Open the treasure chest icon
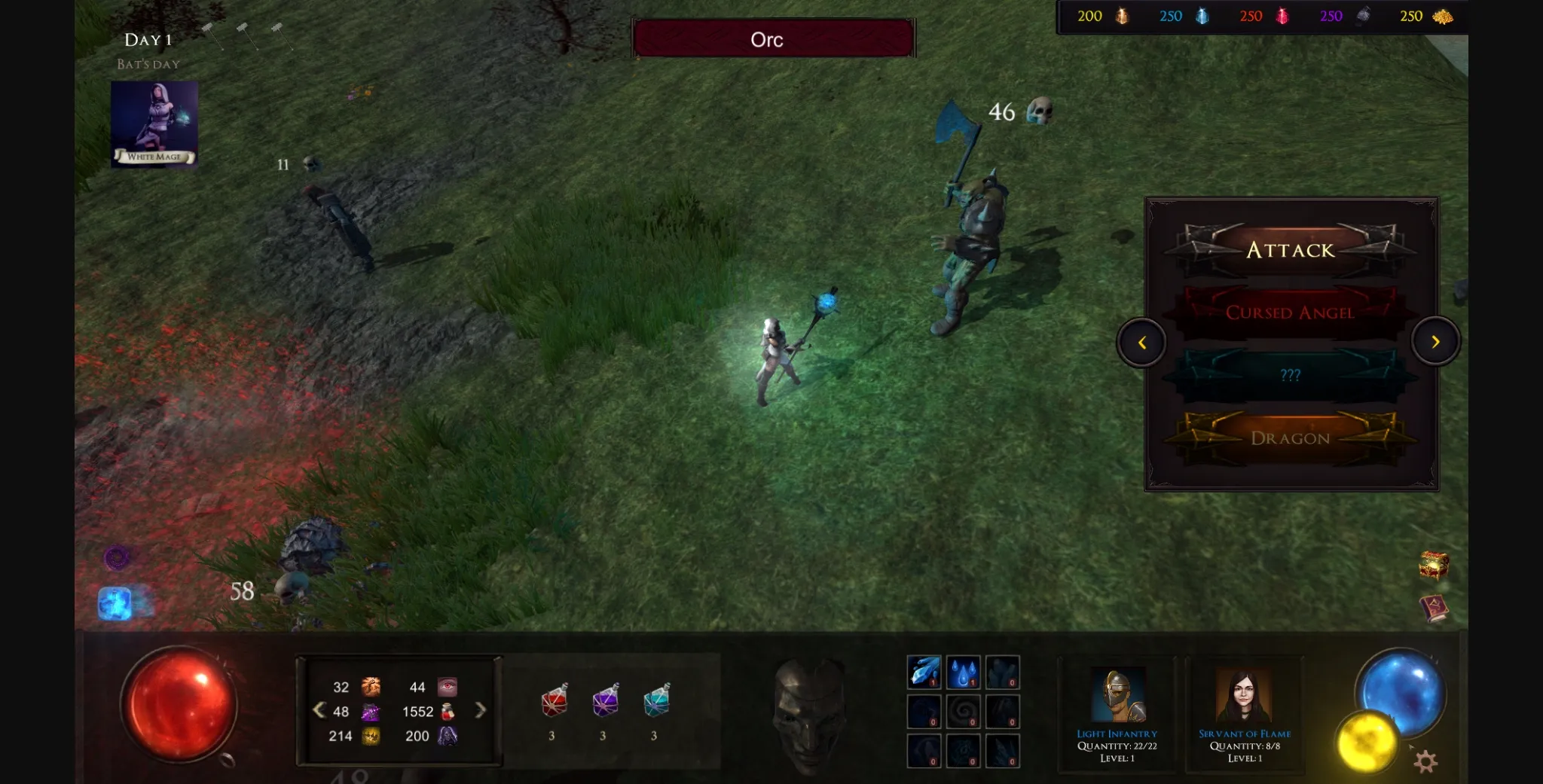The image size is (1543, 784). [1433, 564]
